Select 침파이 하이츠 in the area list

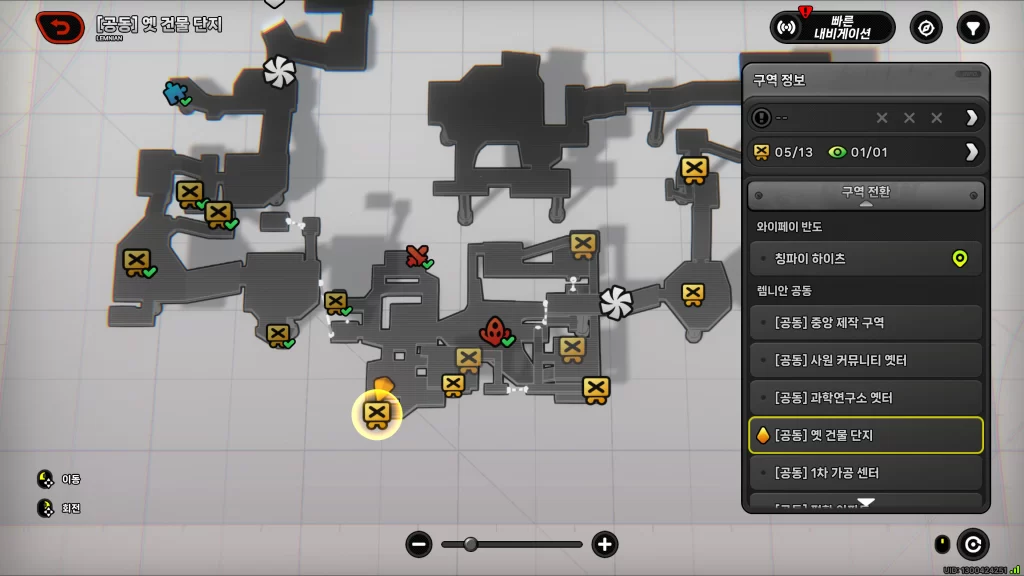(x=866, y=259)
